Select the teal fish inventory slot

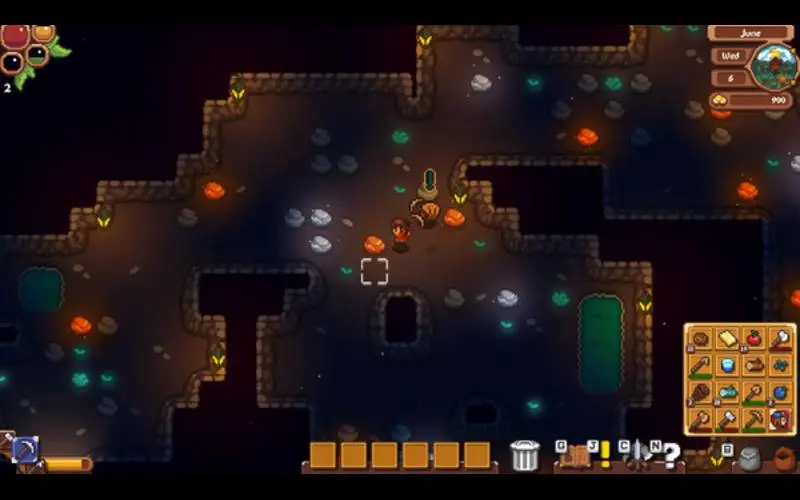[727, 392]
